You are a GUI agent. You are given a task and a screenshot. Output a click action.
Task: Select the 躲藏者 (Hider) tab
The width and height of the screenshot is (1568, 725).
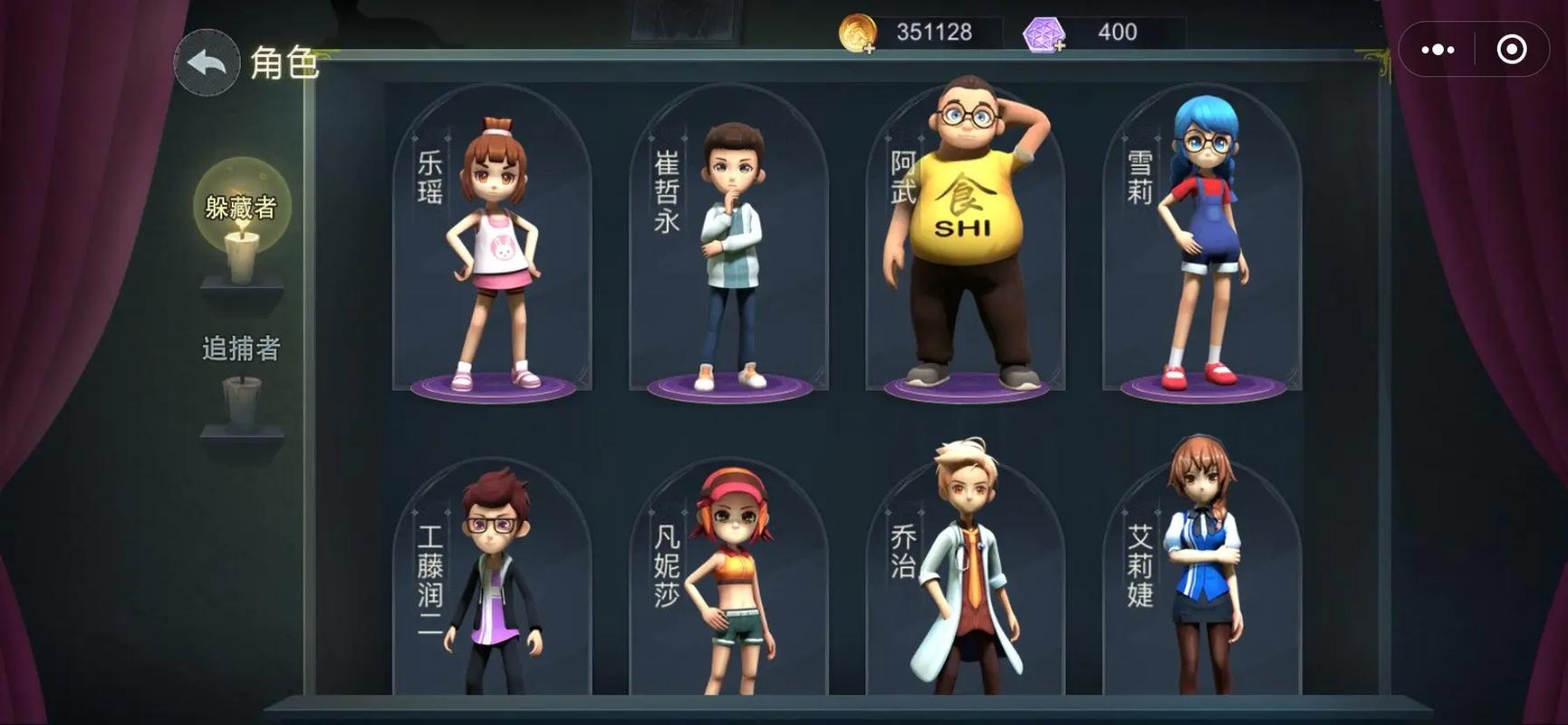pyautogui.click(x=241, y=206)
